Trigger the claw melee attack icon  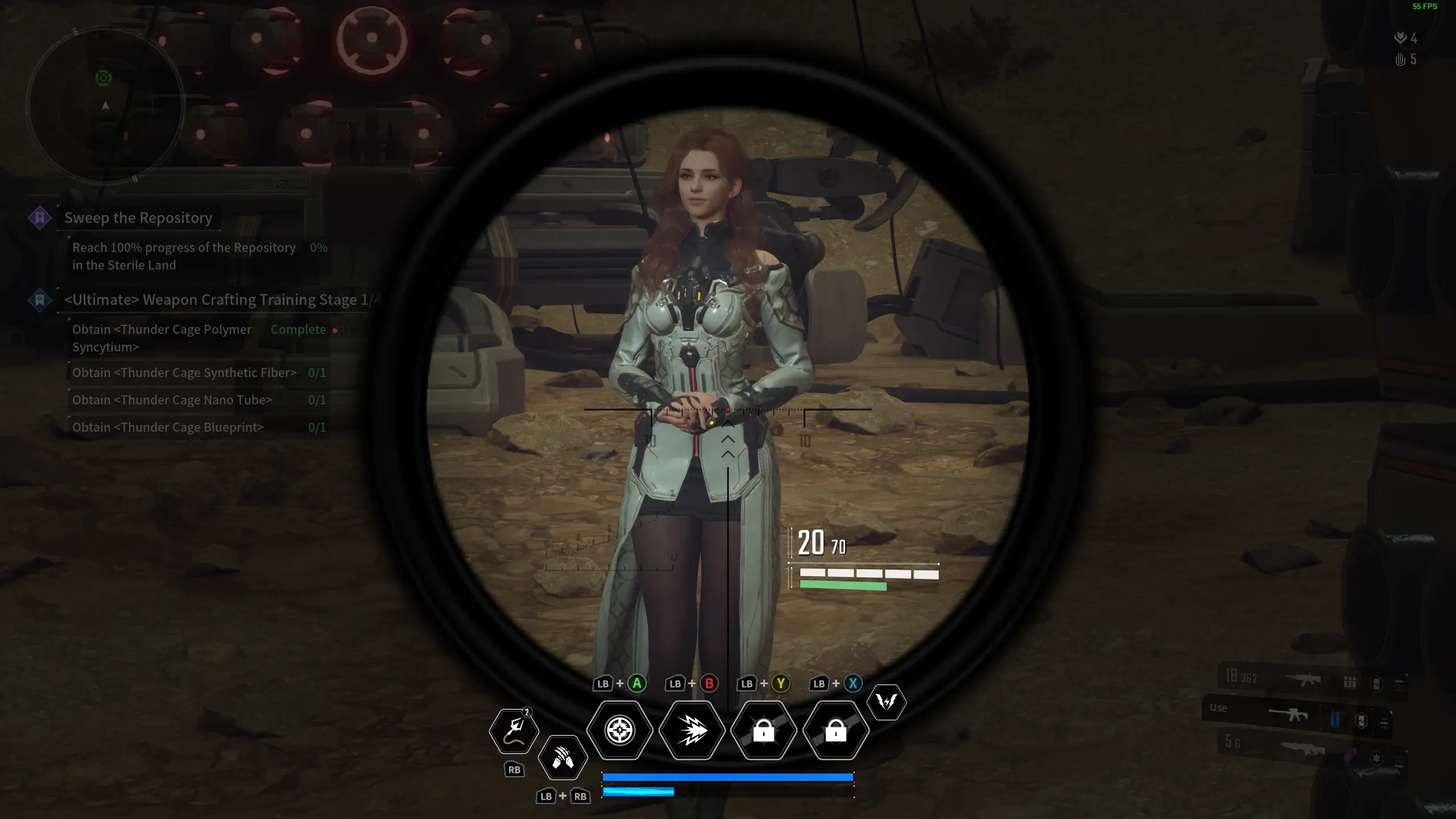[x=562, y=757]
